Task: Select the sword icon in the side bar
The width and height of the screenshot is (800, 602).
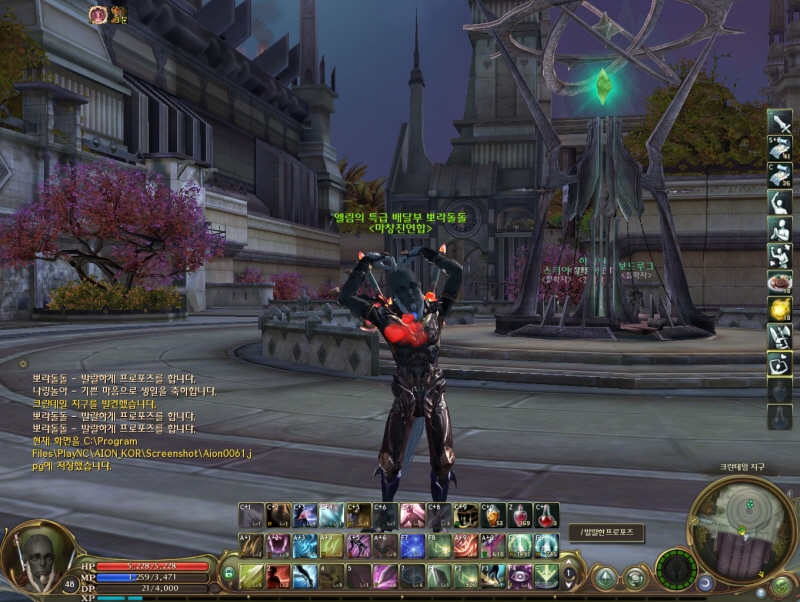Action: click(779, 122)
